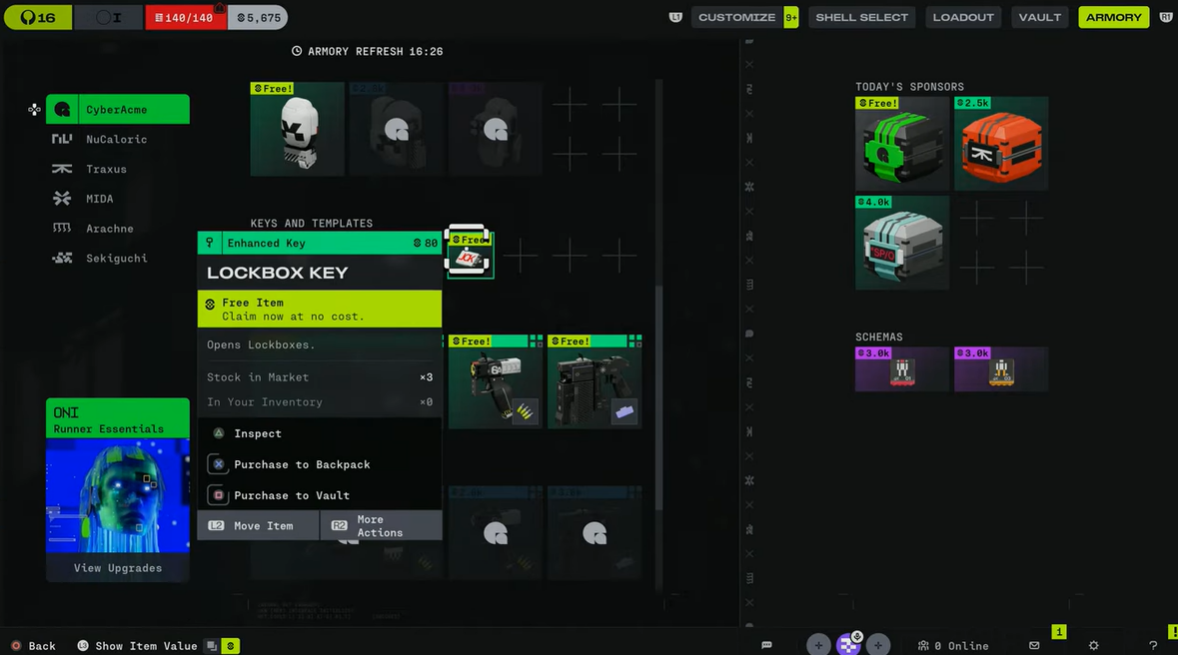Choose the NuCaloric faction

(116, 139)
